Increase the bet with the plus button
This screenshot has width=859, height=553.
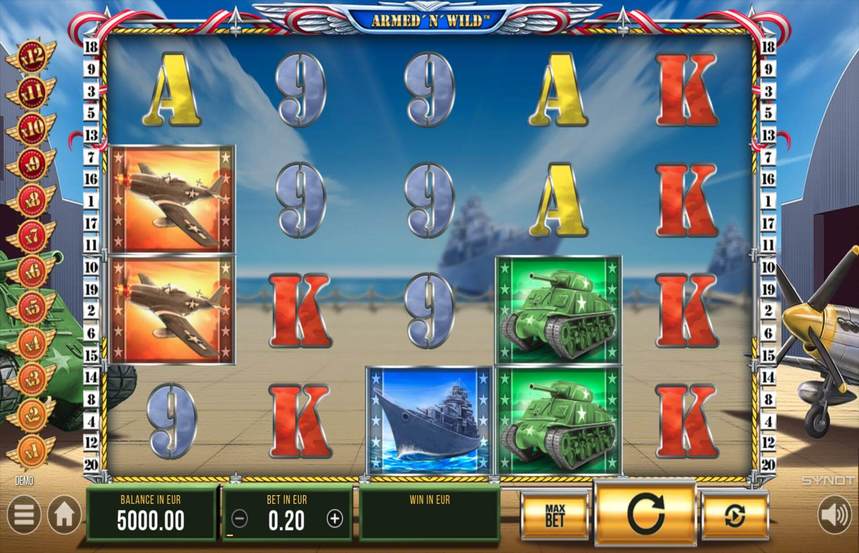tap(335, 518)
